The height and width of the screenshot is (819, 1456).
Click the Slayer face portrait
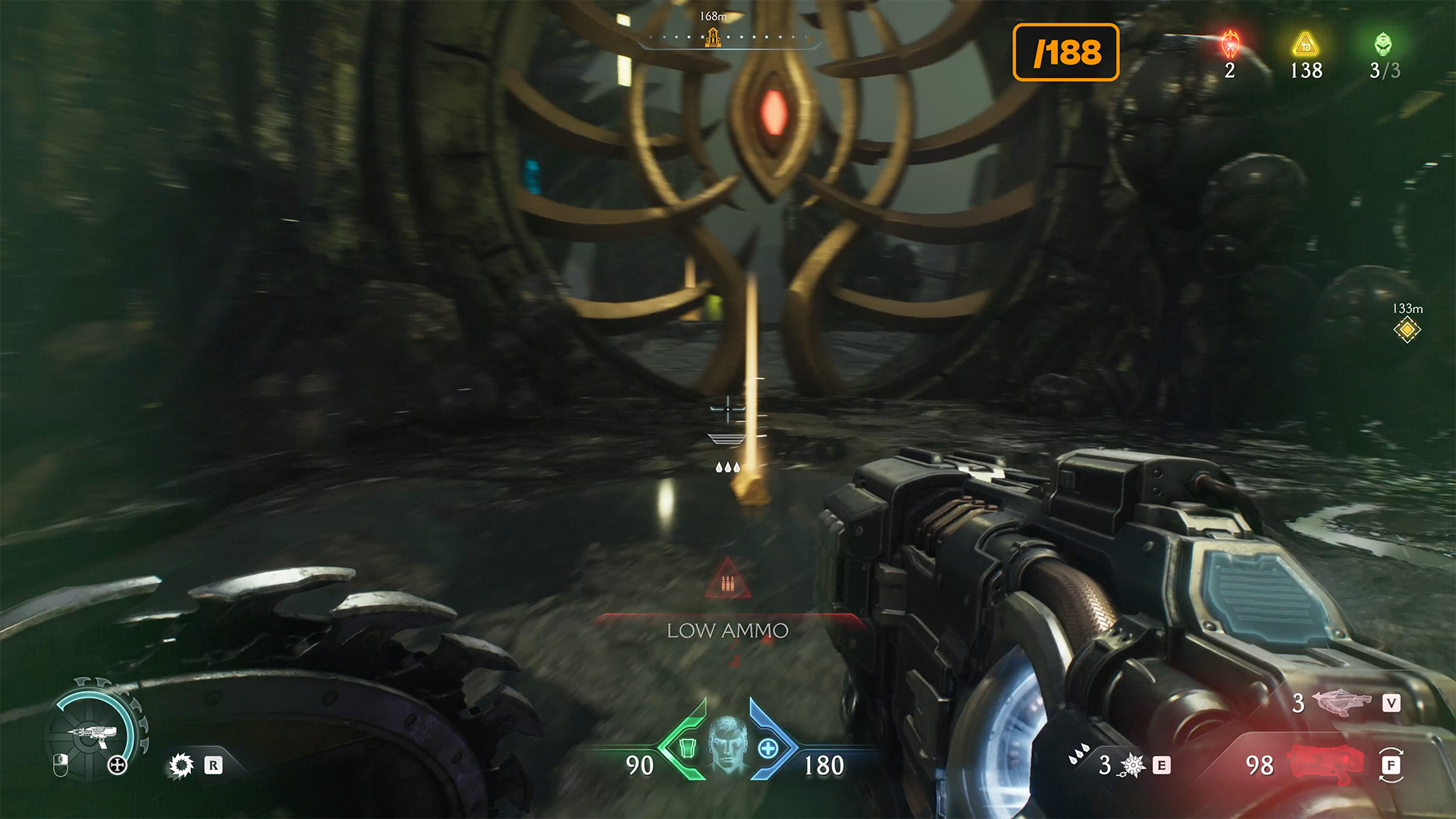point(727,744)
